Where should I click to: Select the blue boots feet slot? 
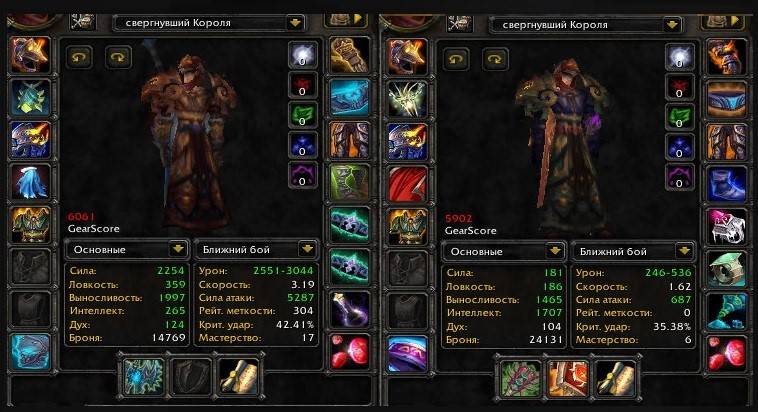coord(727,182)
